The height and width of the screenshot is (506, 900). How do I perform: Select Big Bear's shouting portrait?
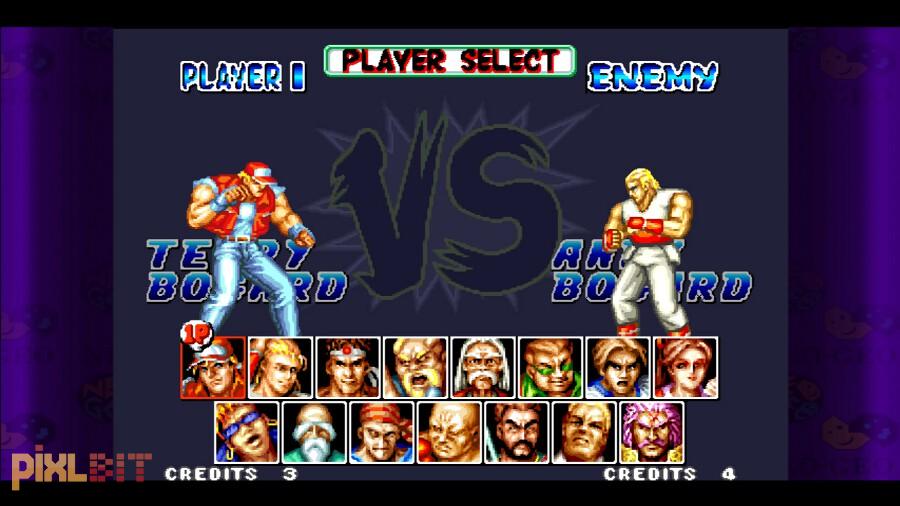(415, 368)
